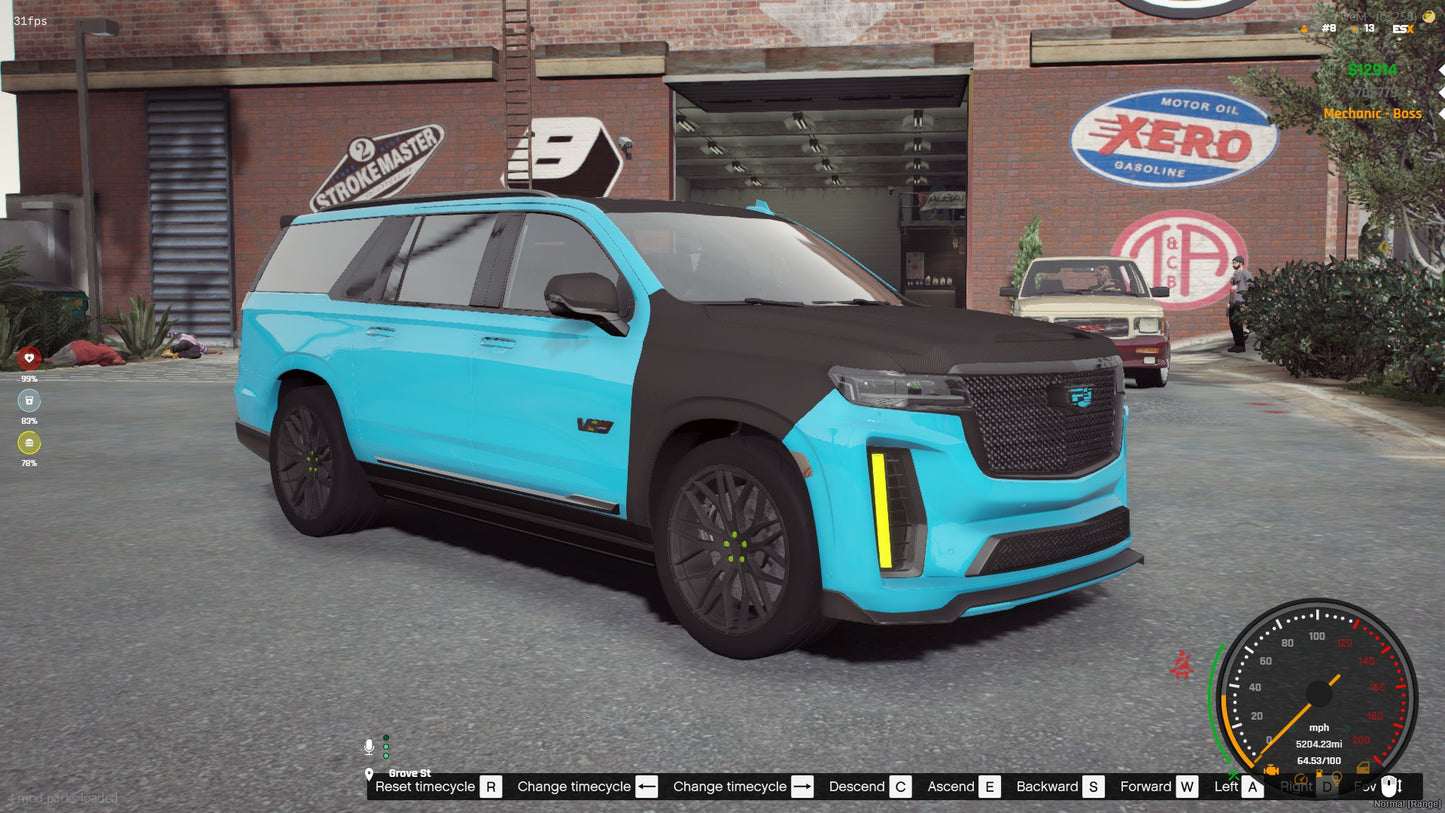1445x813 pixels.
Task: Click the blue thirst cup icon
Action: (x=30, y=400)
